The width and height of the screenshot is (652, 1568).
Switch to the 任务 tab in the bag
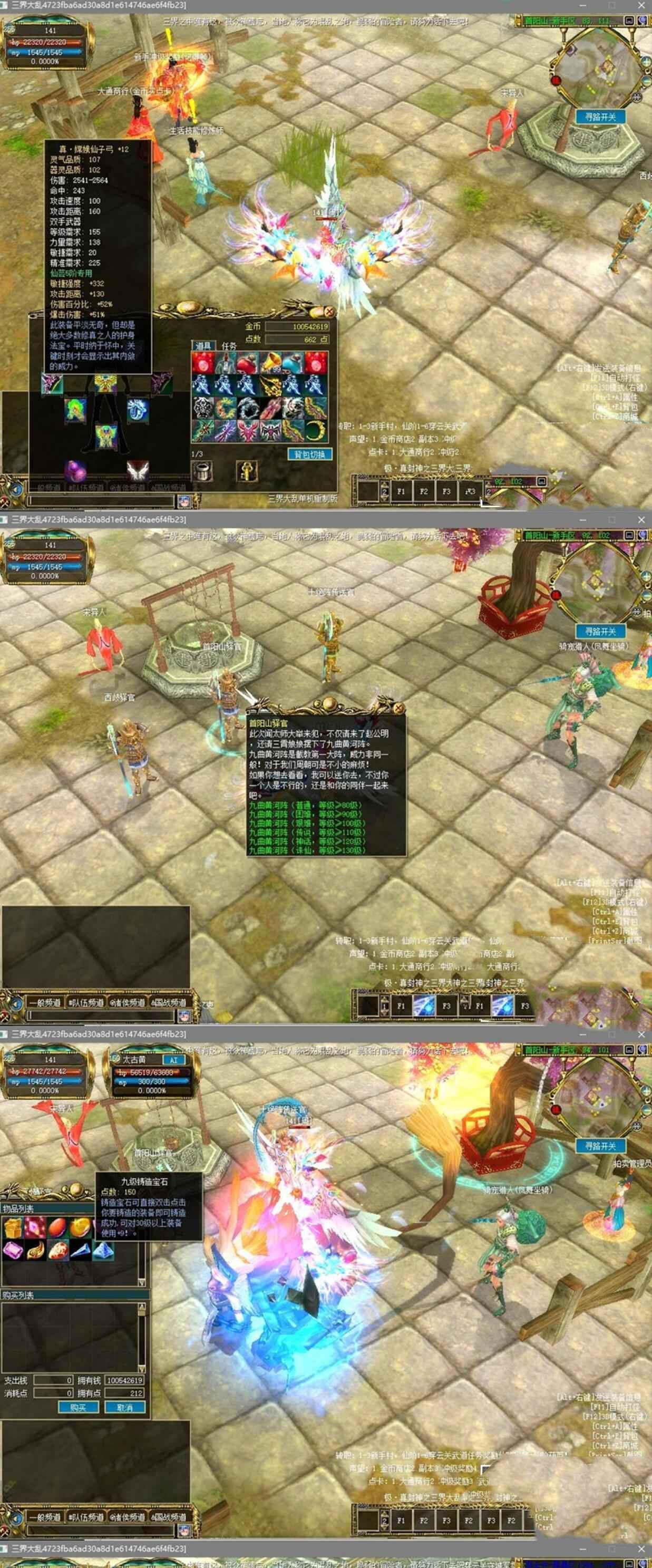(x=229, y=346)
